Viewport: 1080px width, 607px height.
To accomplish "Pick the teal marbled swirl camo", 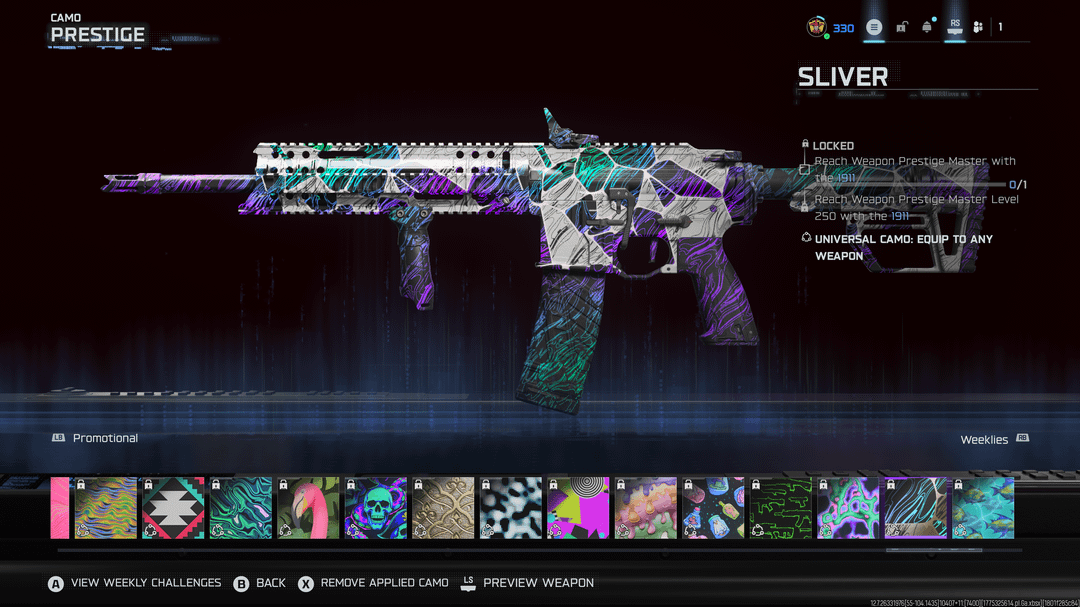I will click(241, 508).
